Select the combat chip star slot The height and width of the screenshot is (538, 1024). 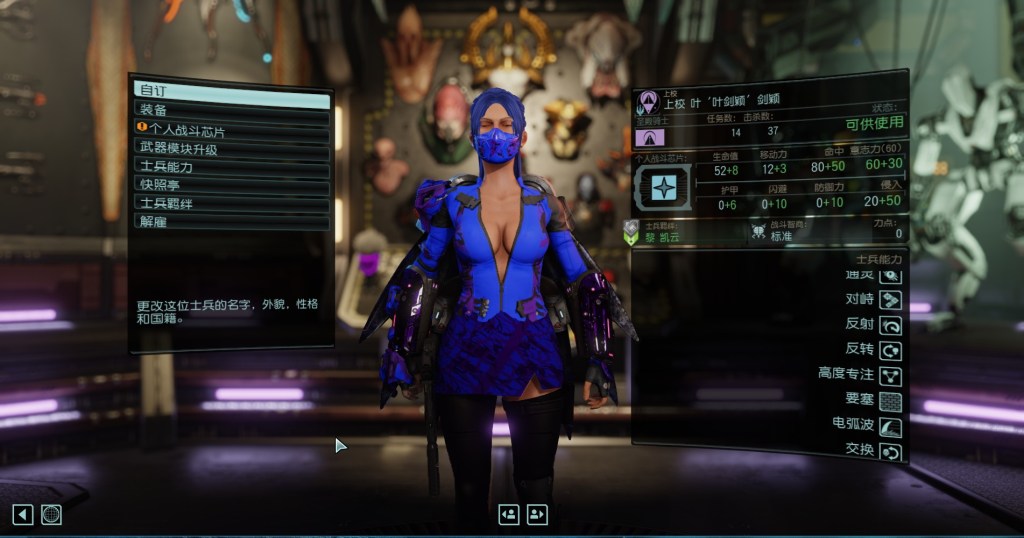pos(663,187)
